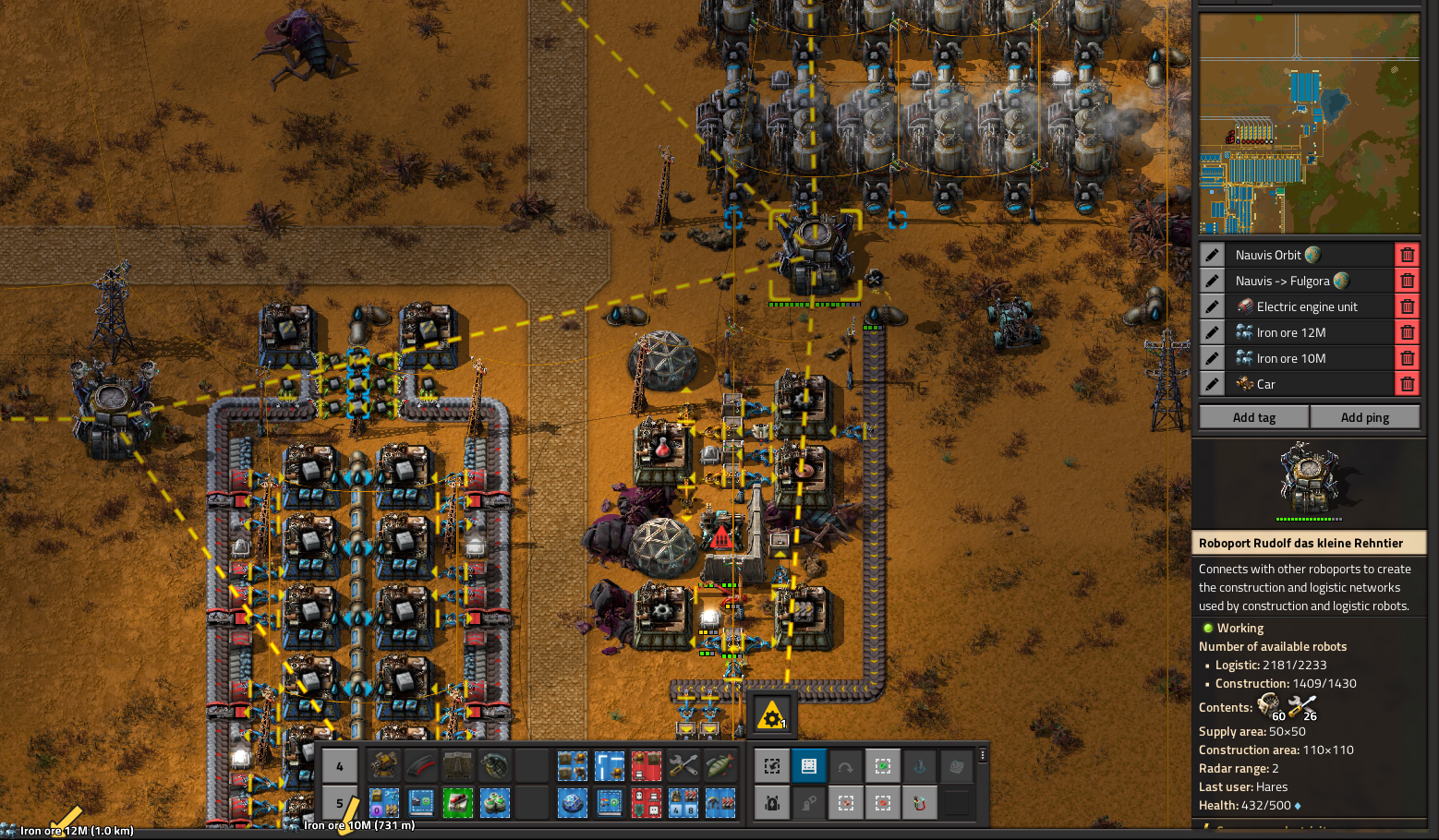Image resolution: width=1439 pixels, height=840 pixels.
Task: Add a ping to the map
Action: (1364, 417)
